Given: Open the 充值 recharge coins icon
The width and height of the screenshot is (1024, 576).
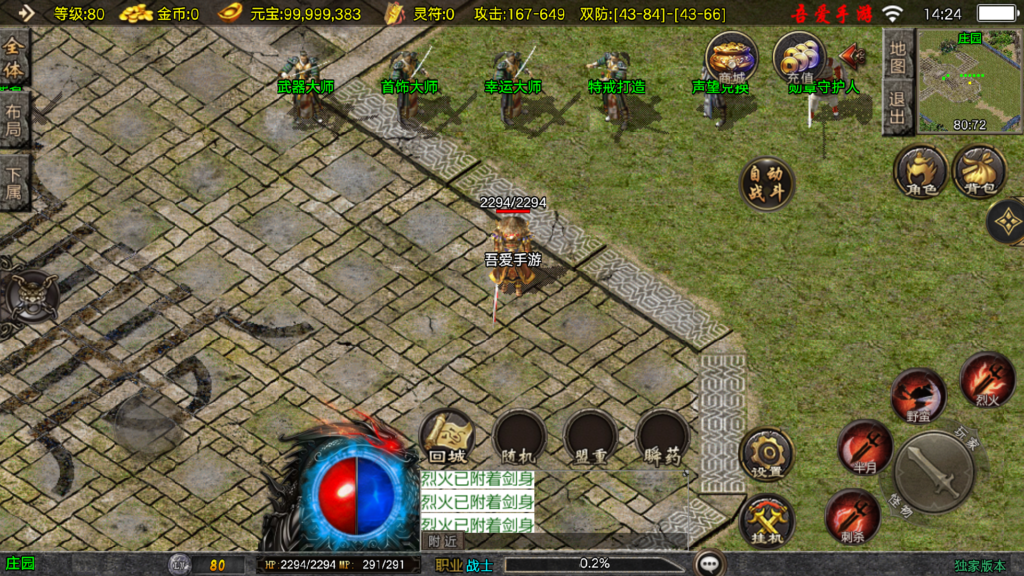Looking at the screenshot, I should [x=799, y=57].
